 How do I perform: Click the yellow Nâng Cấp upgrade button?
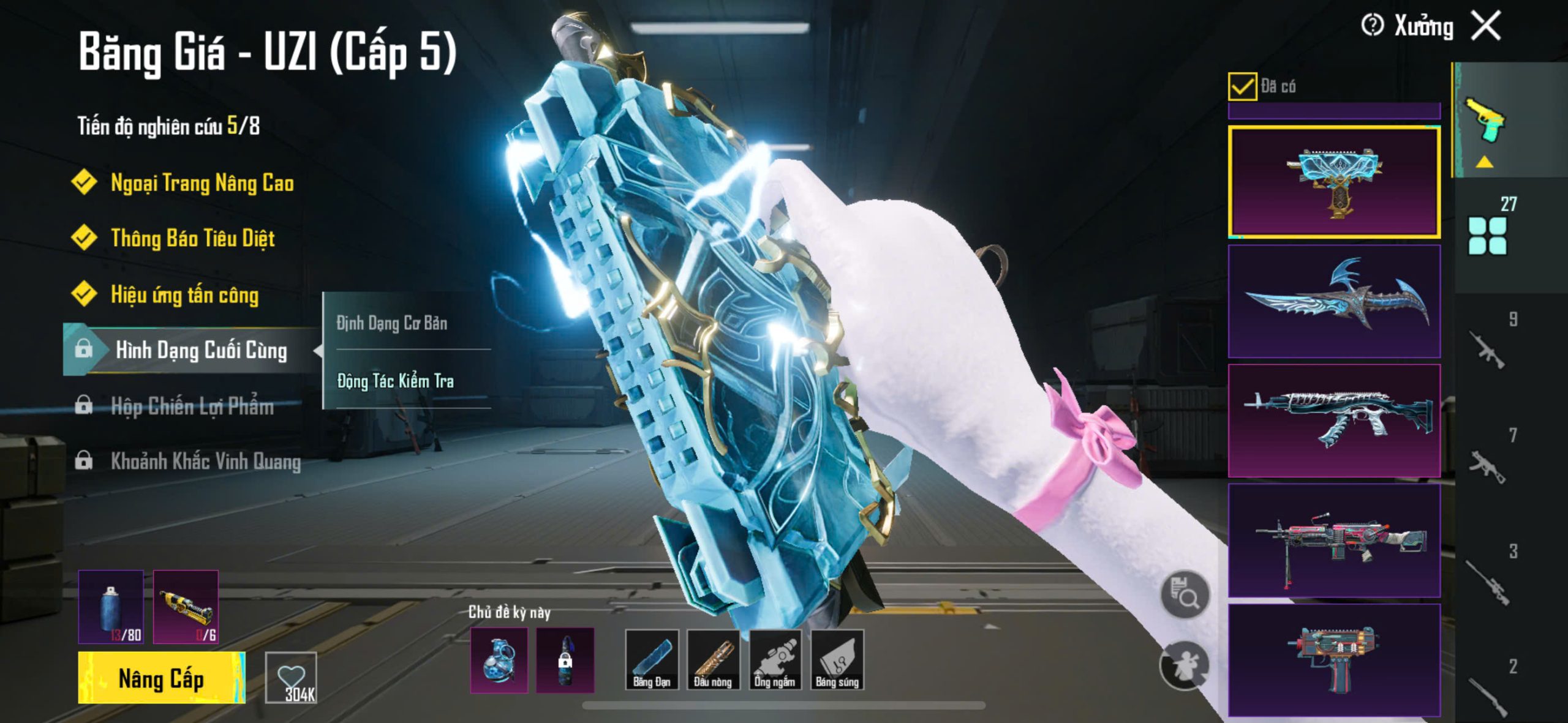(x=161, y=678)
